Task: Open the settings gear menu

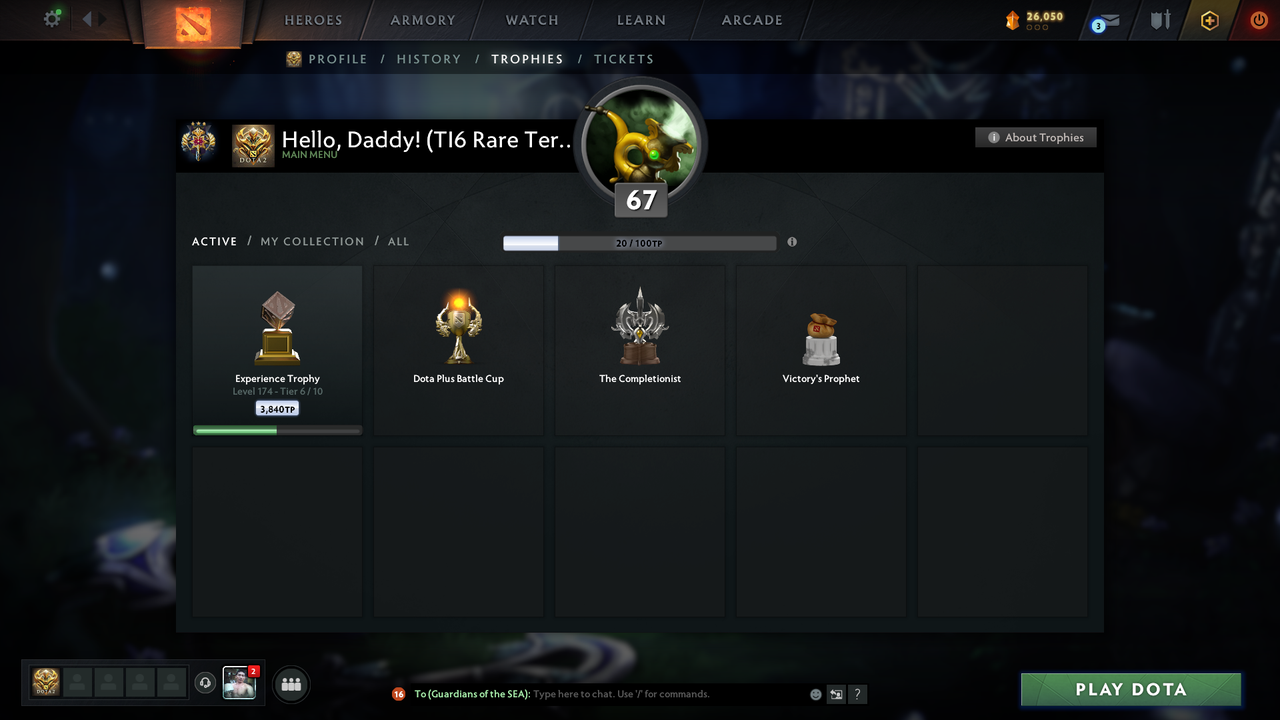Action: click(51, 18)
